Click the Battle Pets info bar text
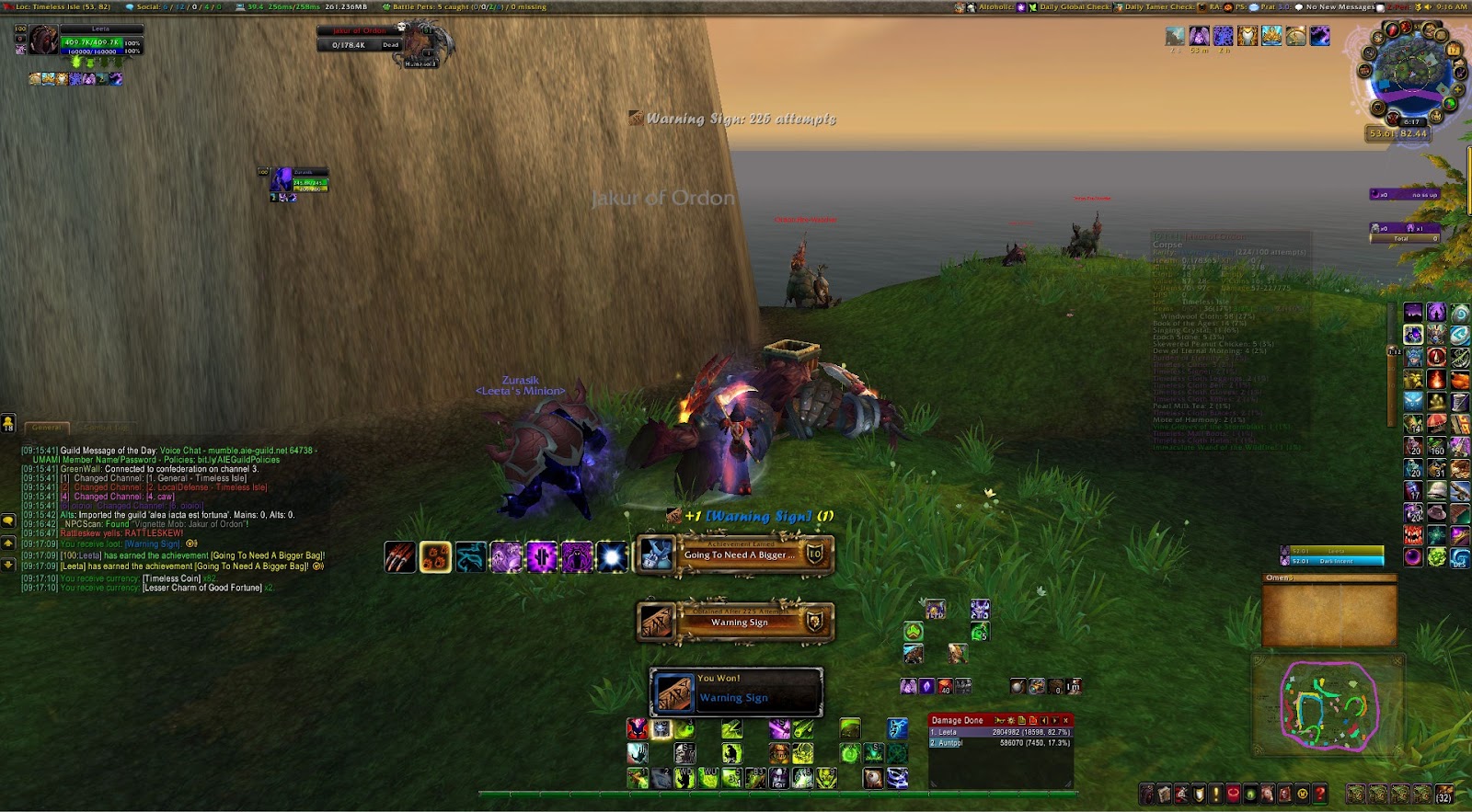Viewport: 1472px width, 812px height. 465,6
